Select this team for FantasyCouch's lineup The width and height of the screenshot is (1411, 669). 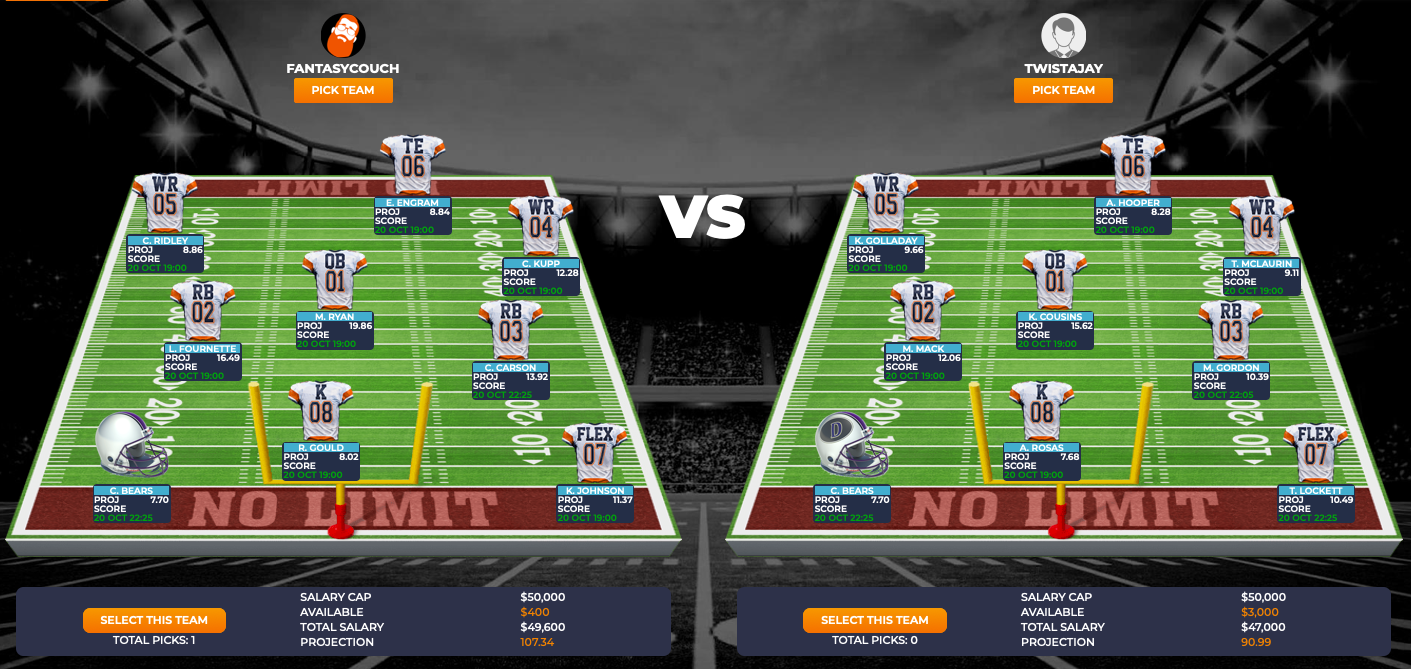tap(154, 620)
